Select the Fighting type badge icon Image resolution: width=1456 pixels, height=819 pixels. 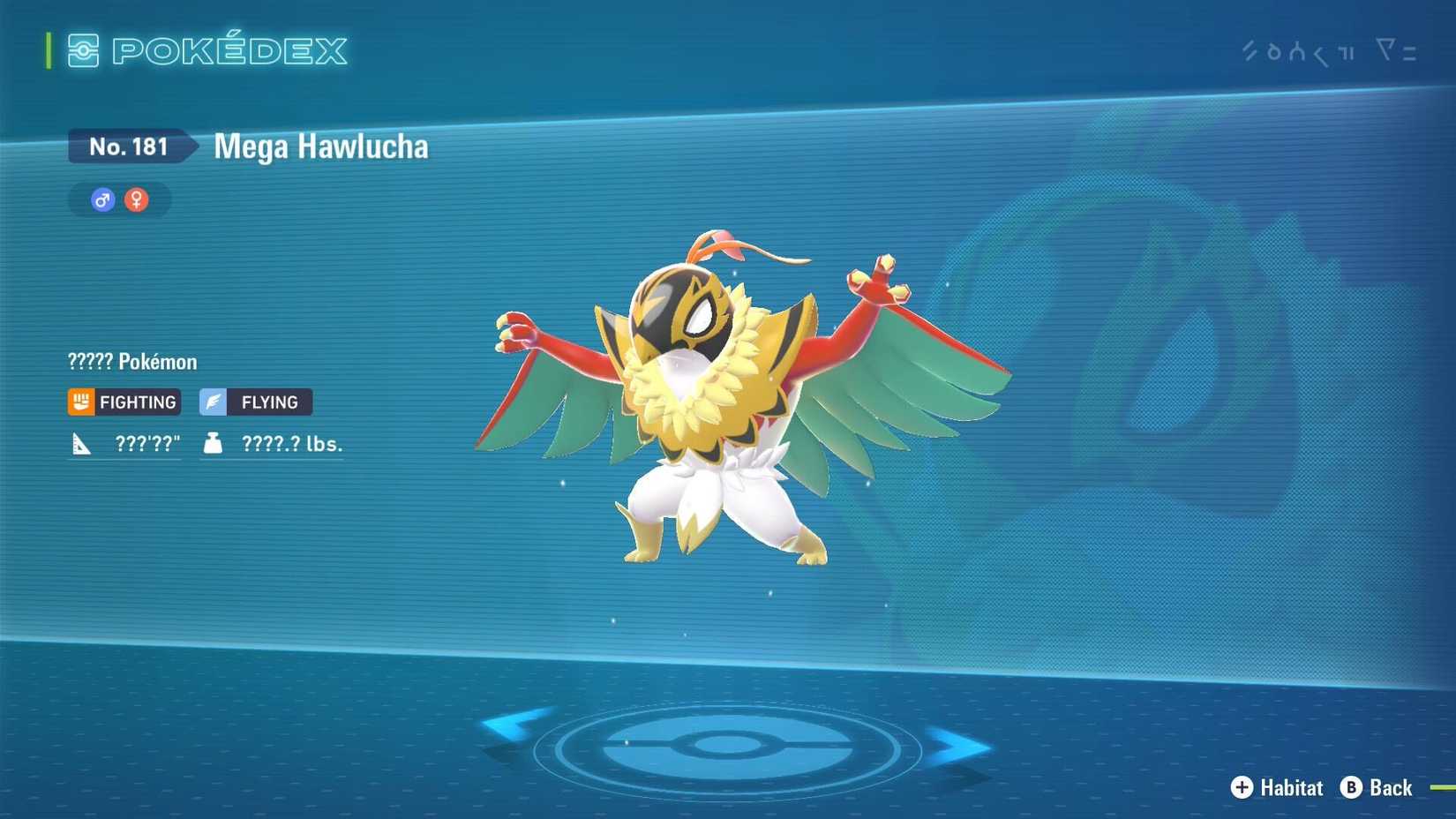pos(80,402)
